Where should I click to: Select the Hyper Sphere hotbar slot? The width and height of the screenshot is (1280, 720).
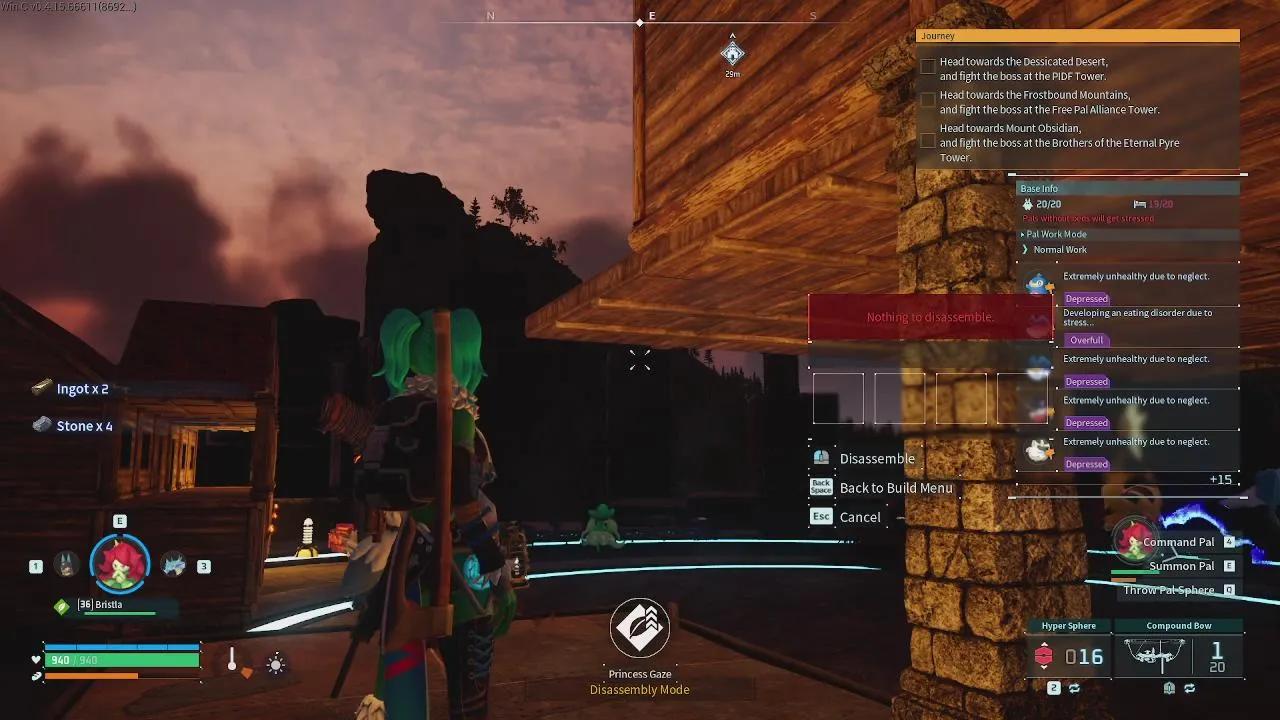[x=1069, y=655]
